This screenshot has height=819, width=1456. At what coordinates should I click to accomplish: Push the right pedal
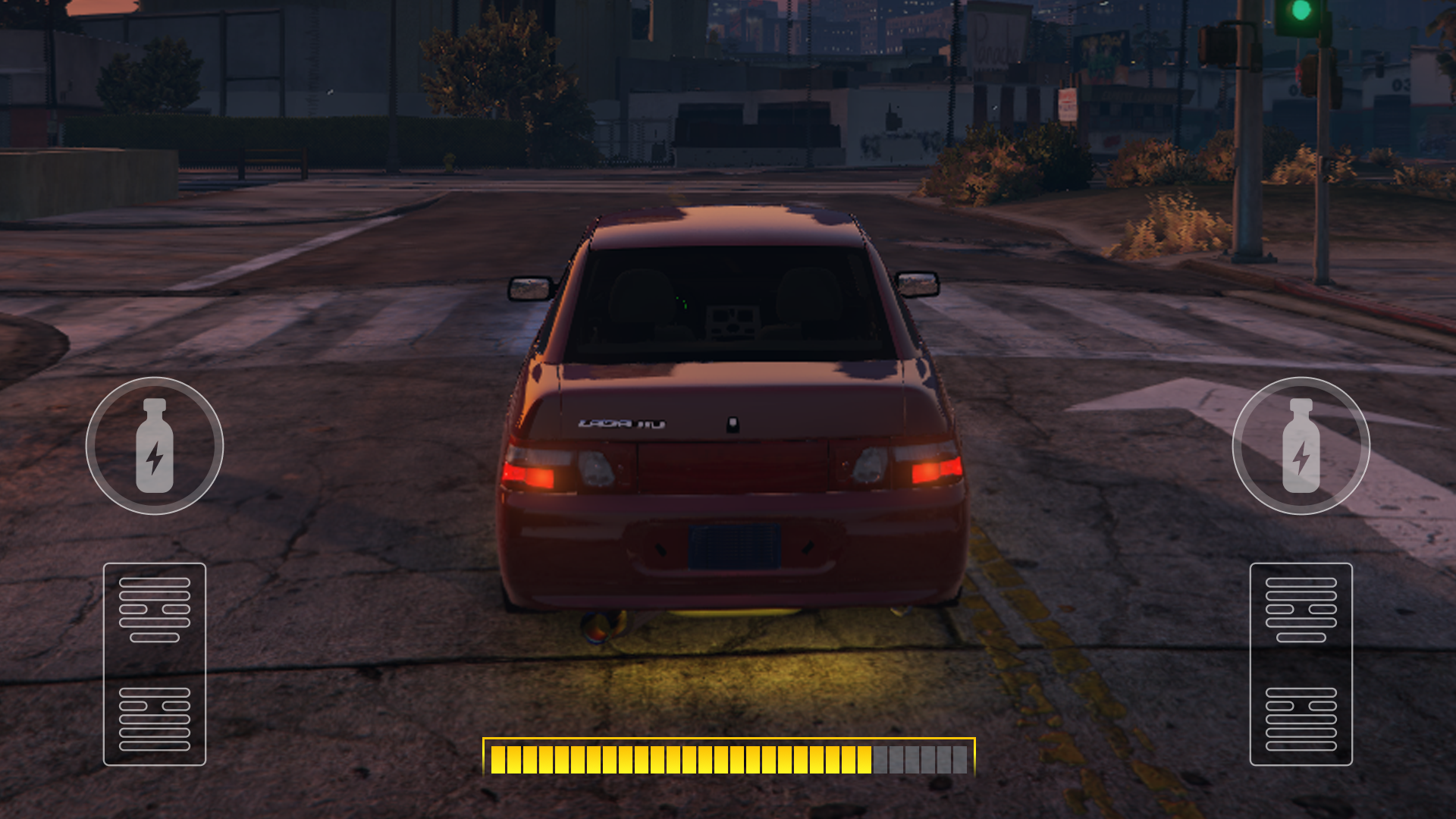pyautogui.click(x=1301, y=664)
